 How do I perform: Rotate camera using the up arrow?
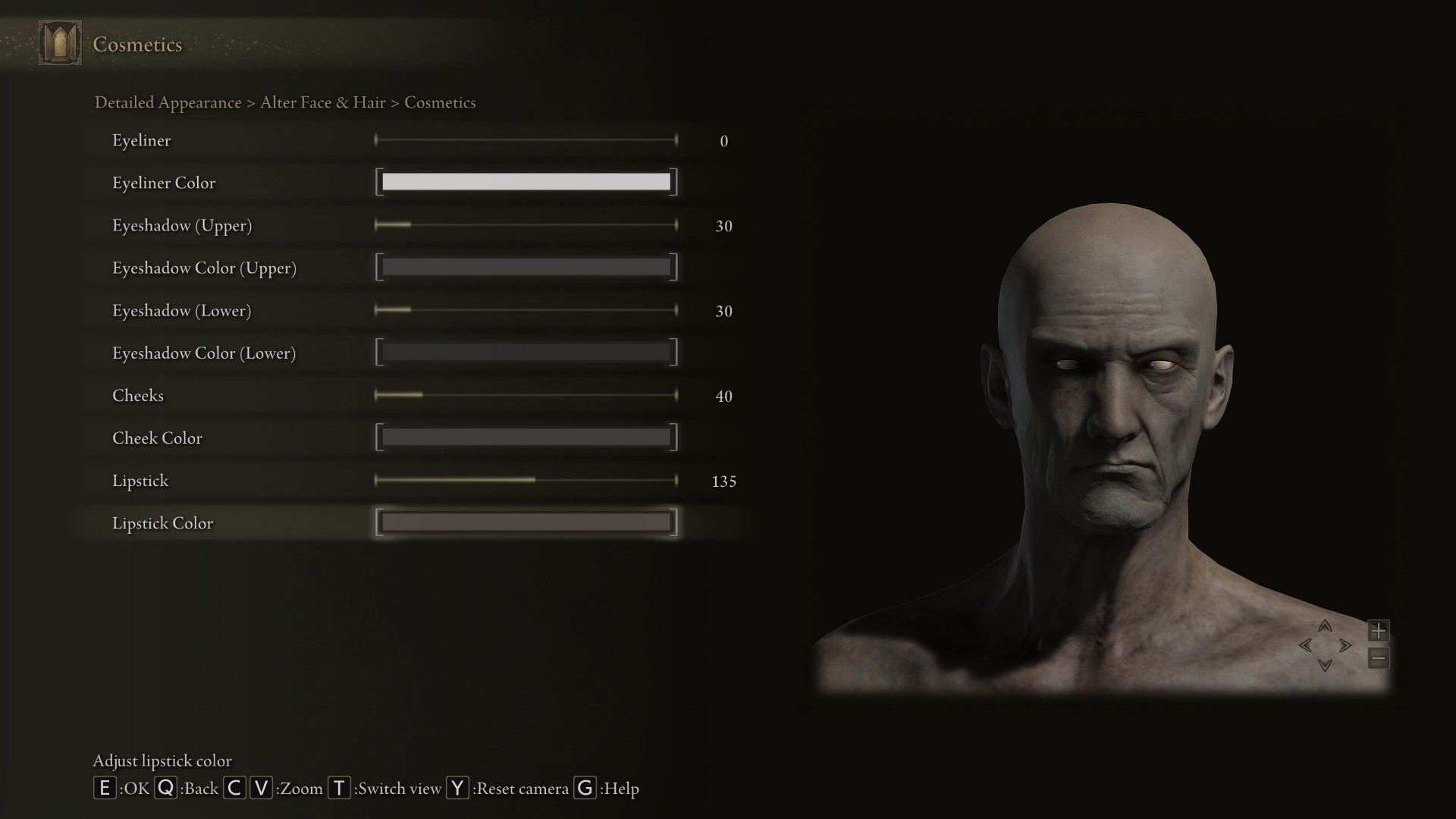pyautogui.click(x=1325, y=626)
